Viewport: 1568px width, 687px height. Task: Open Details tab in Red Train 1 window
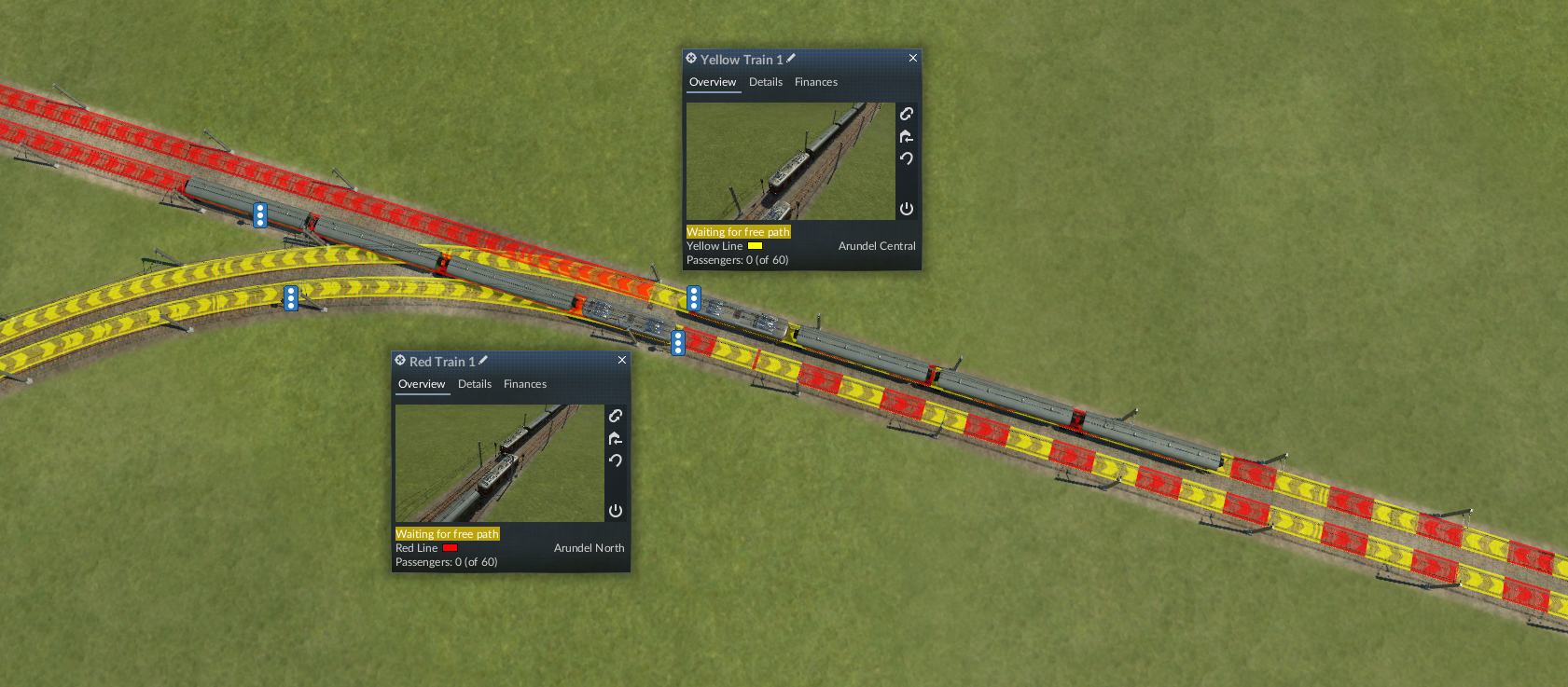pos(475,384)
